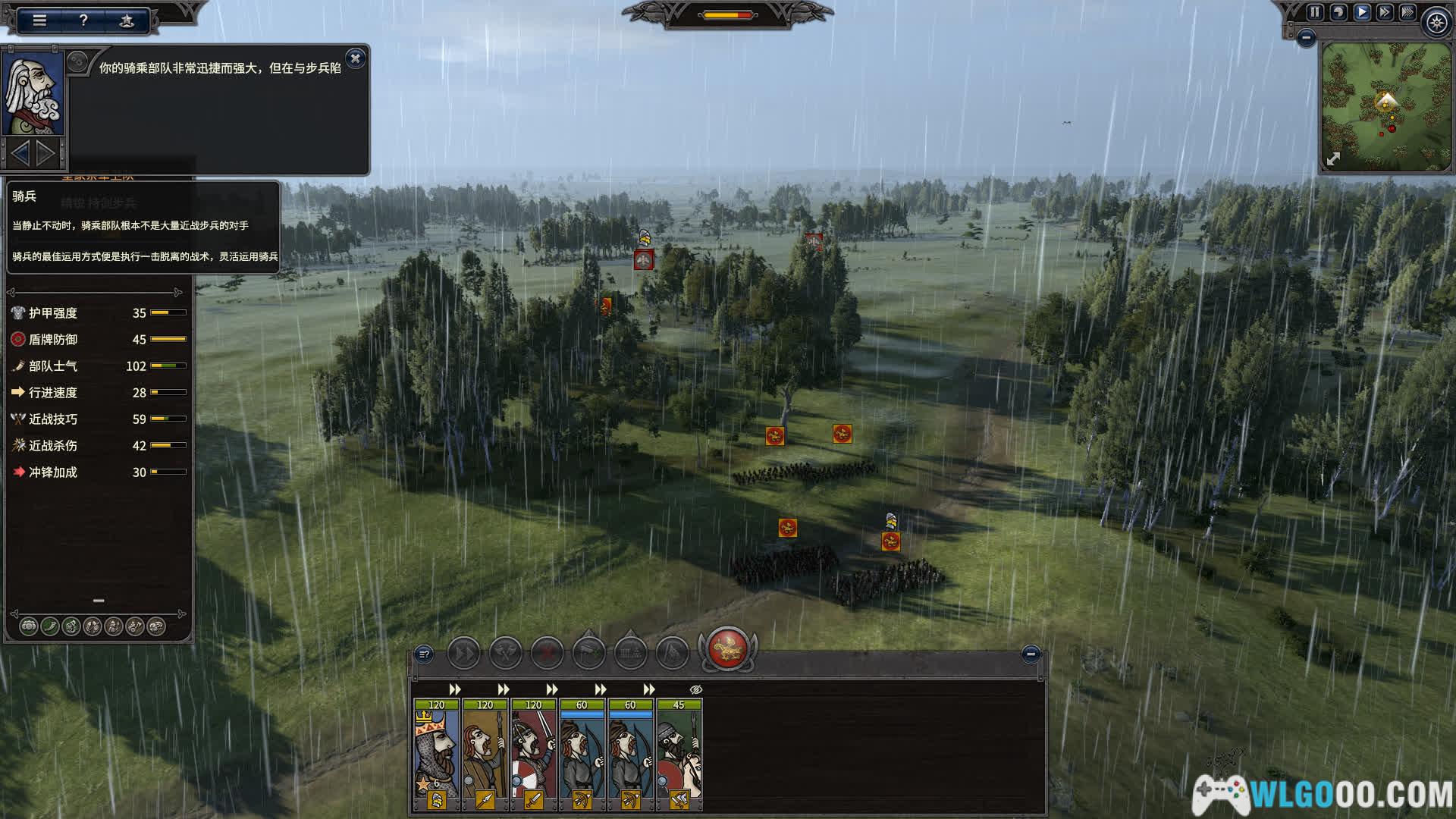Close the advisor message panel
Screen dimensions: 1456x819
tap(355, 58)
